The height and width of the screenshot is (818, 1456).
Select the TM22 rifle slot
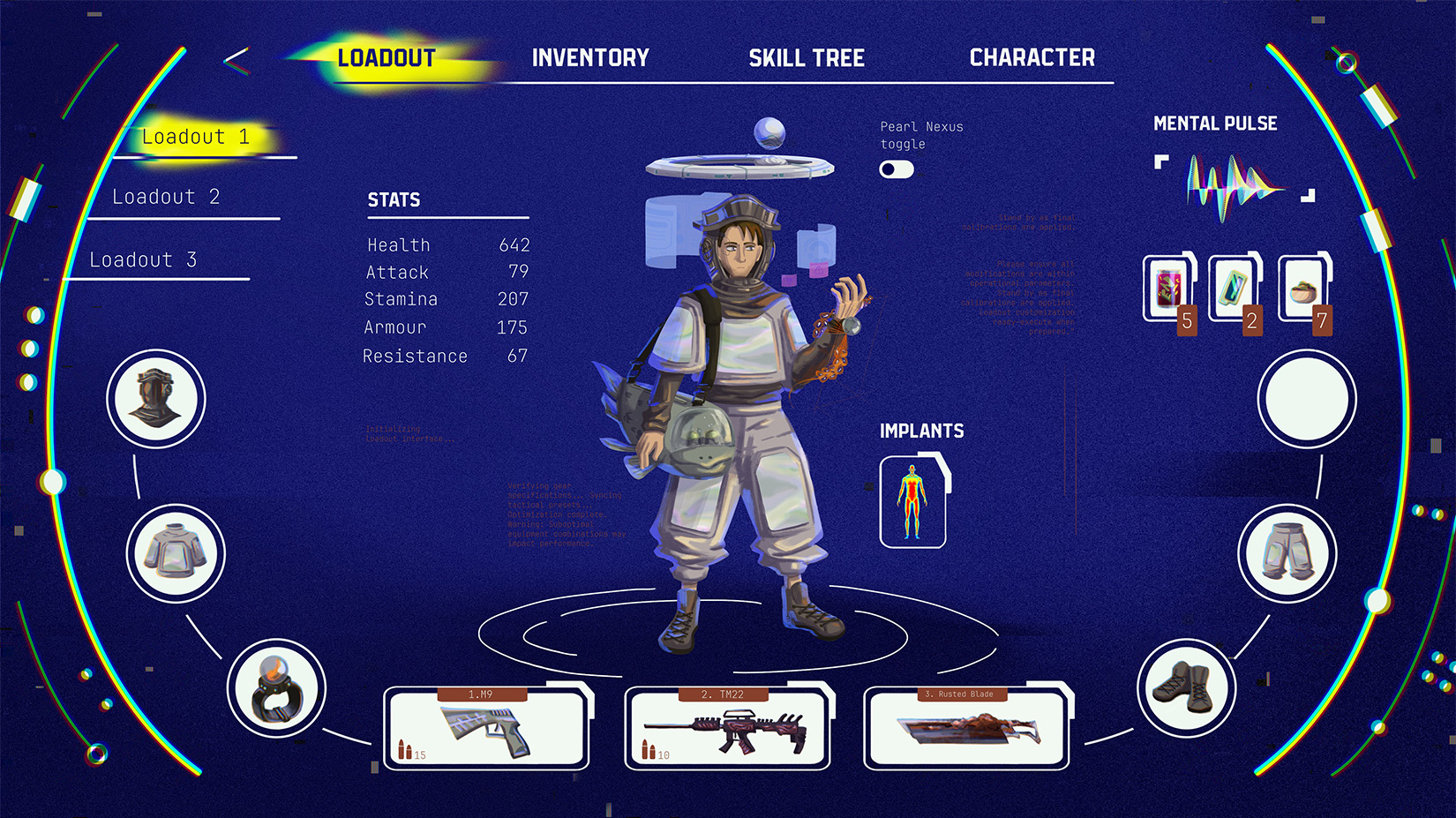[727, 730]
